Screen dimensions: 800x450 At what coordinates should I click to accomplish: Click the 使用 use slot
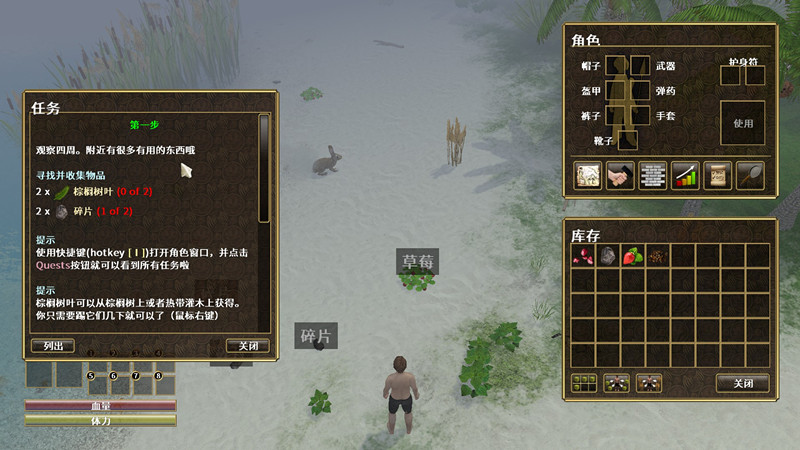[x=742, y=123]
